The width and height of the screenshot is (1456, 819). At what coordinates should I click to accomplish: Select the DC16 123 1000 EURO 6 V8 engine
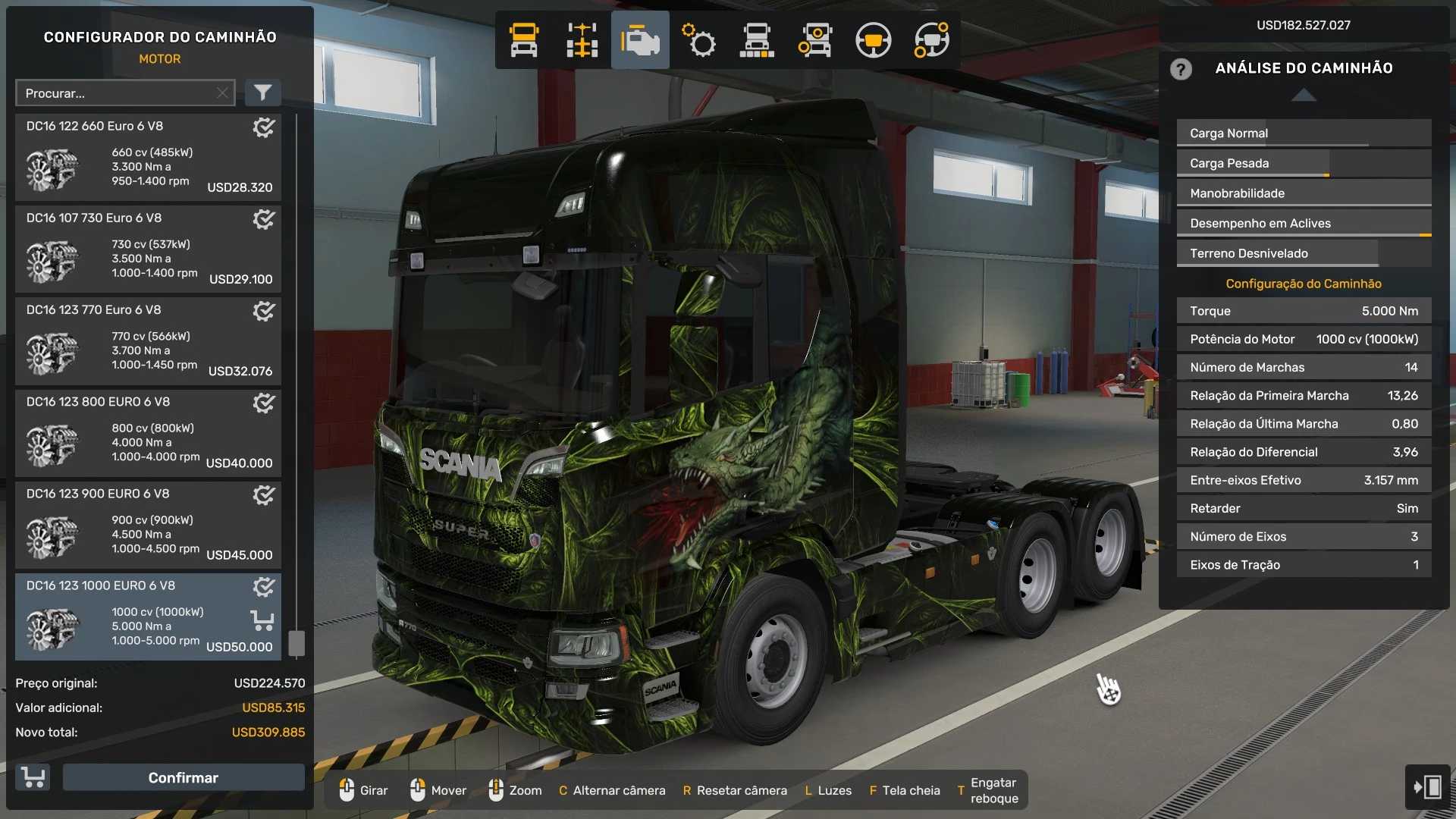pyautogui.click(x=148, y=617)
